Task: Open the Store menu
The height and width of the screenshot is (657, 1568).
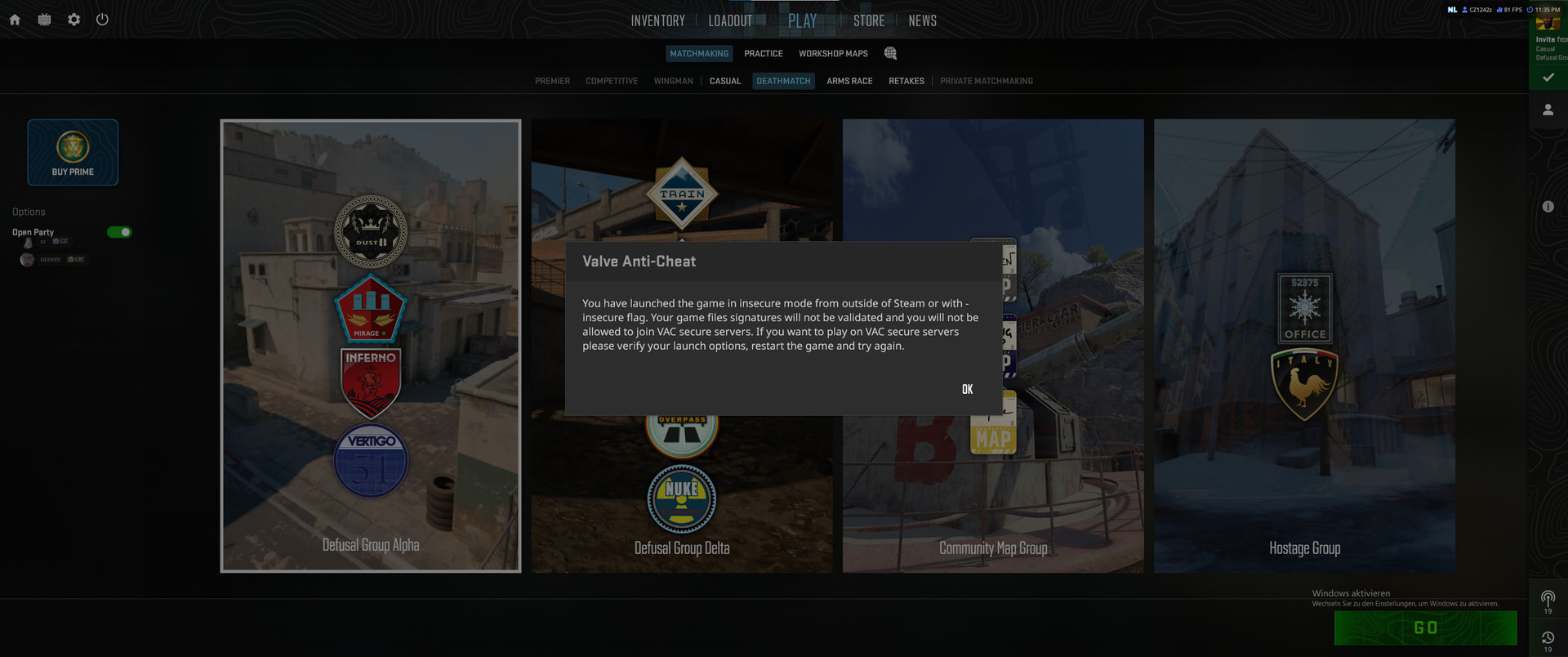Action: point(869,21)
